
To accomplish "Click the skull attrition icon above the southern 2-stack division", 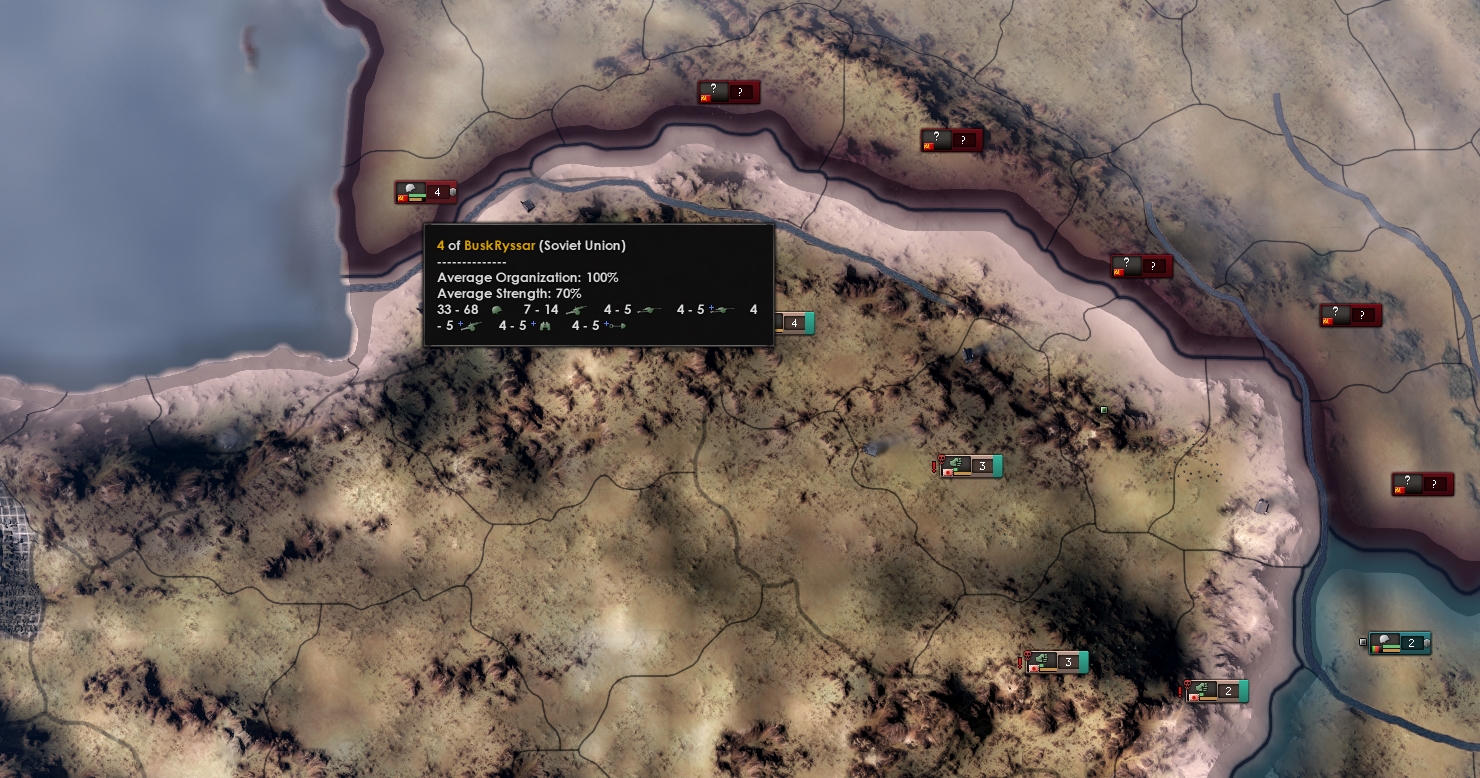I will pos(1187,684).
